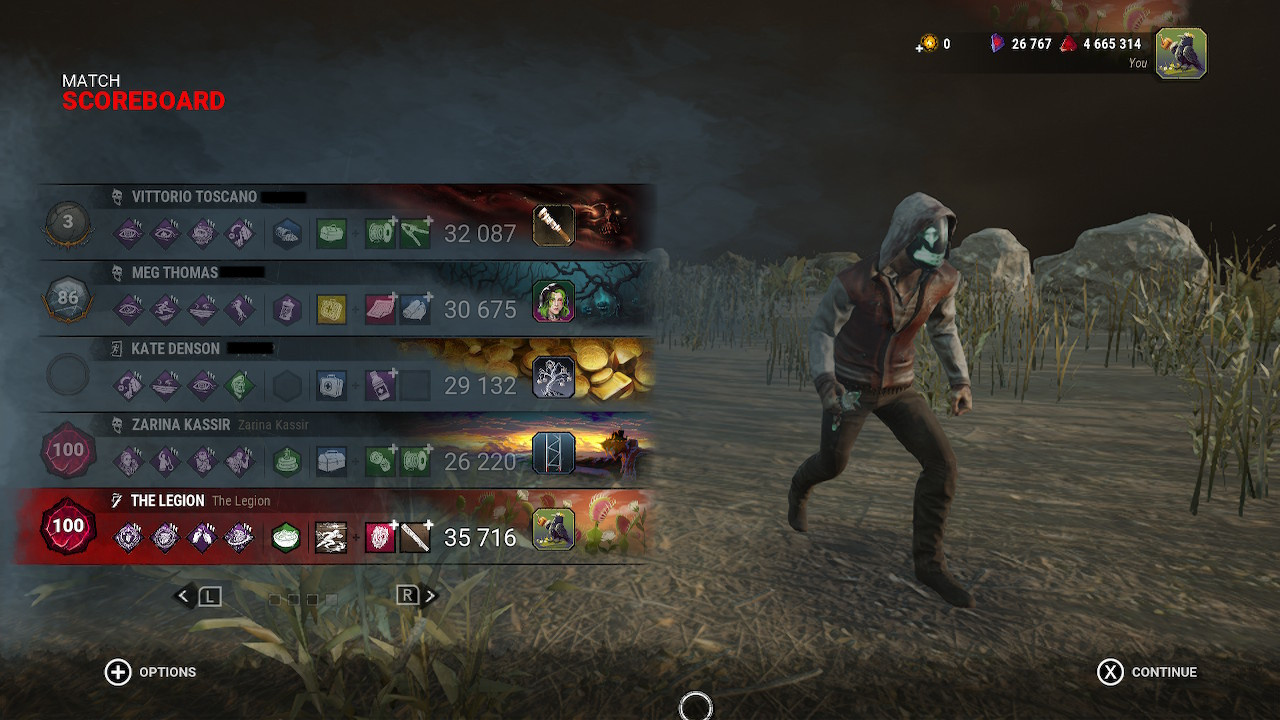Click The Legion's character portrait
Viewport: 1280px width, 720px height.
(x=553, y=528)
